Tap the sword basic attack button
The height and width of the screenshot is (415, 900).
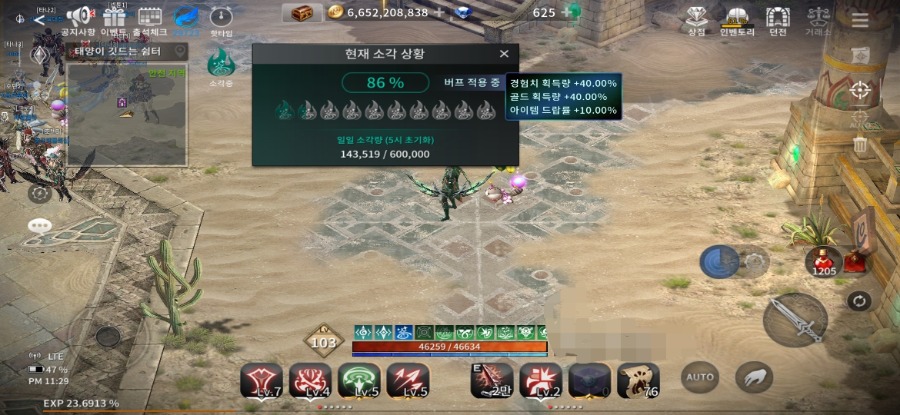tap(795, 320)
